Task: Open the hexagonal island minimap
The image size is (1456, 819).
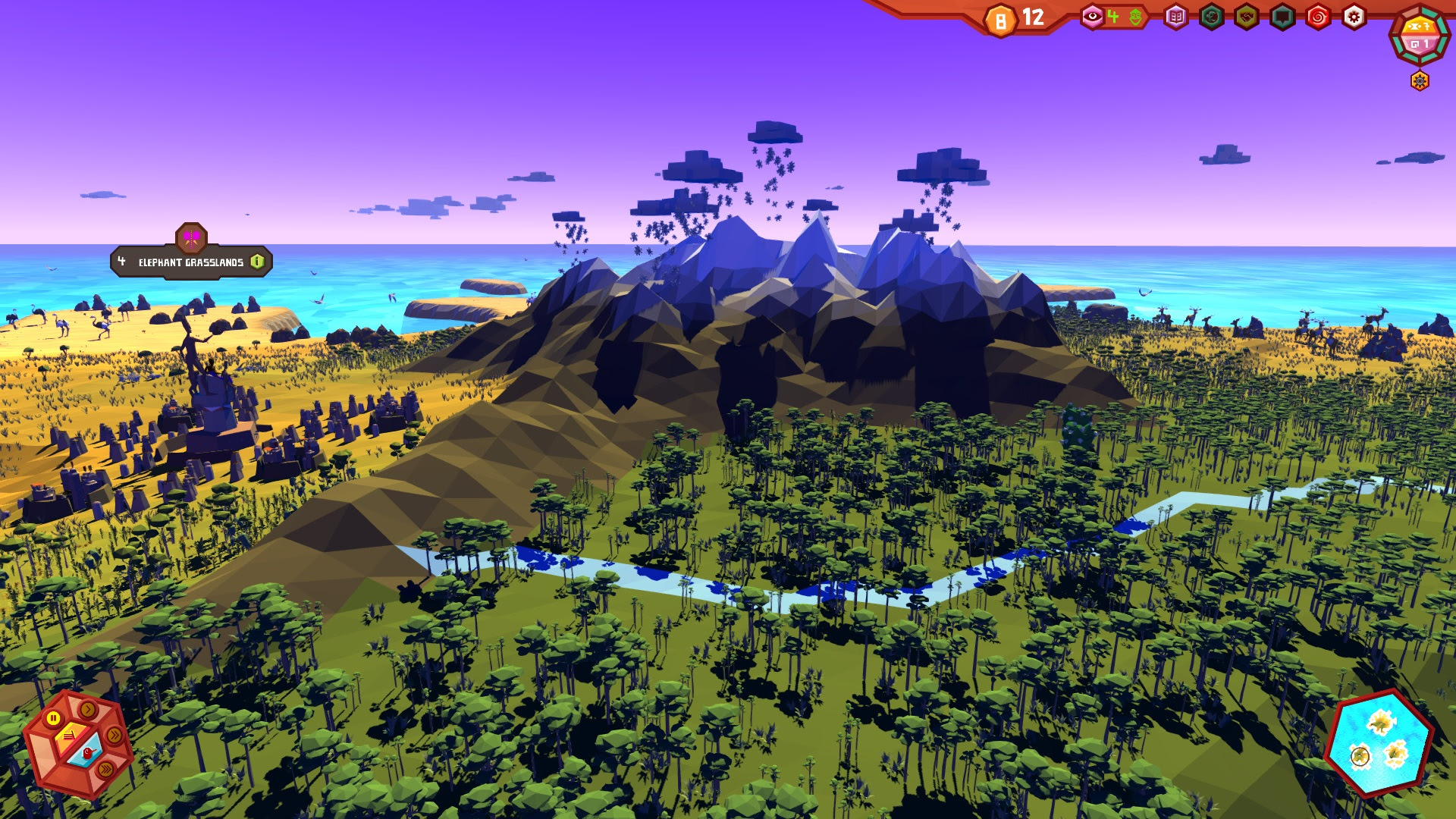Action: pyautogui.click(x=1379, y=743)
